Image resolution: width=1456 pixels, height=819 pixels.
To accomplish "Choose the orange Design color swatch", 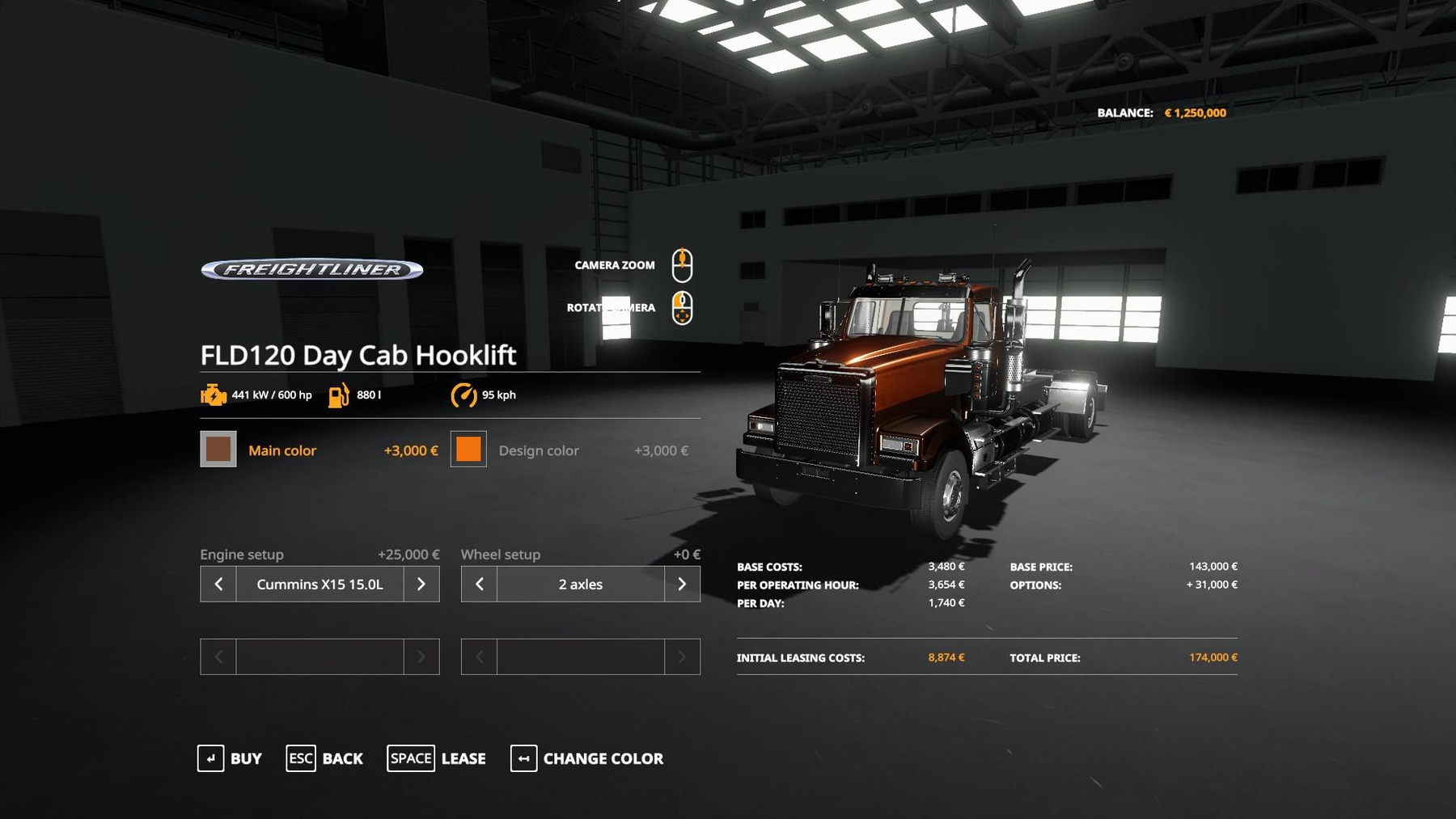I will (x=468, y=450).
